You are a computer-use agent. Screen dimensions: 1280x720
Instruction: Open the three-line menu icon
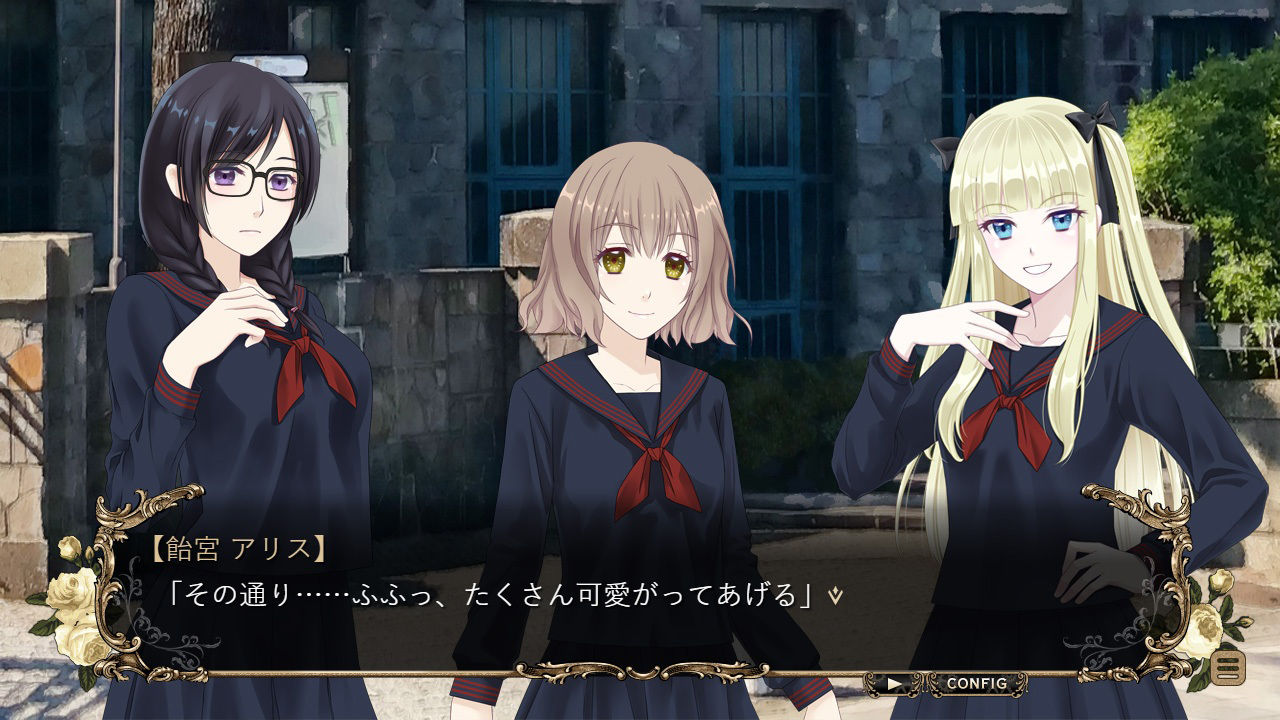pyautogui.click(x=1228, y=667)
